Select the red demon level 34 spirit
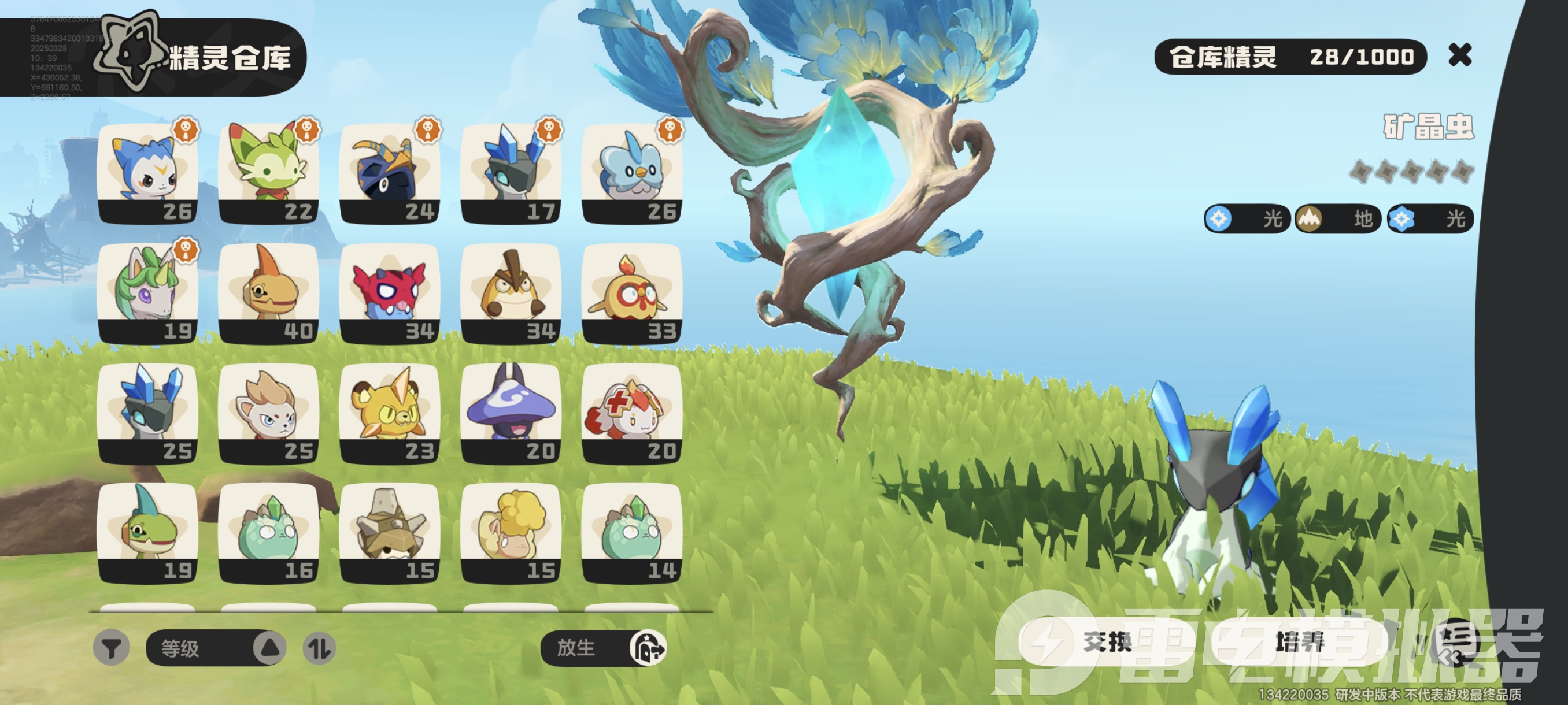This screenshot has height=705, width=1568. point(390,293)
